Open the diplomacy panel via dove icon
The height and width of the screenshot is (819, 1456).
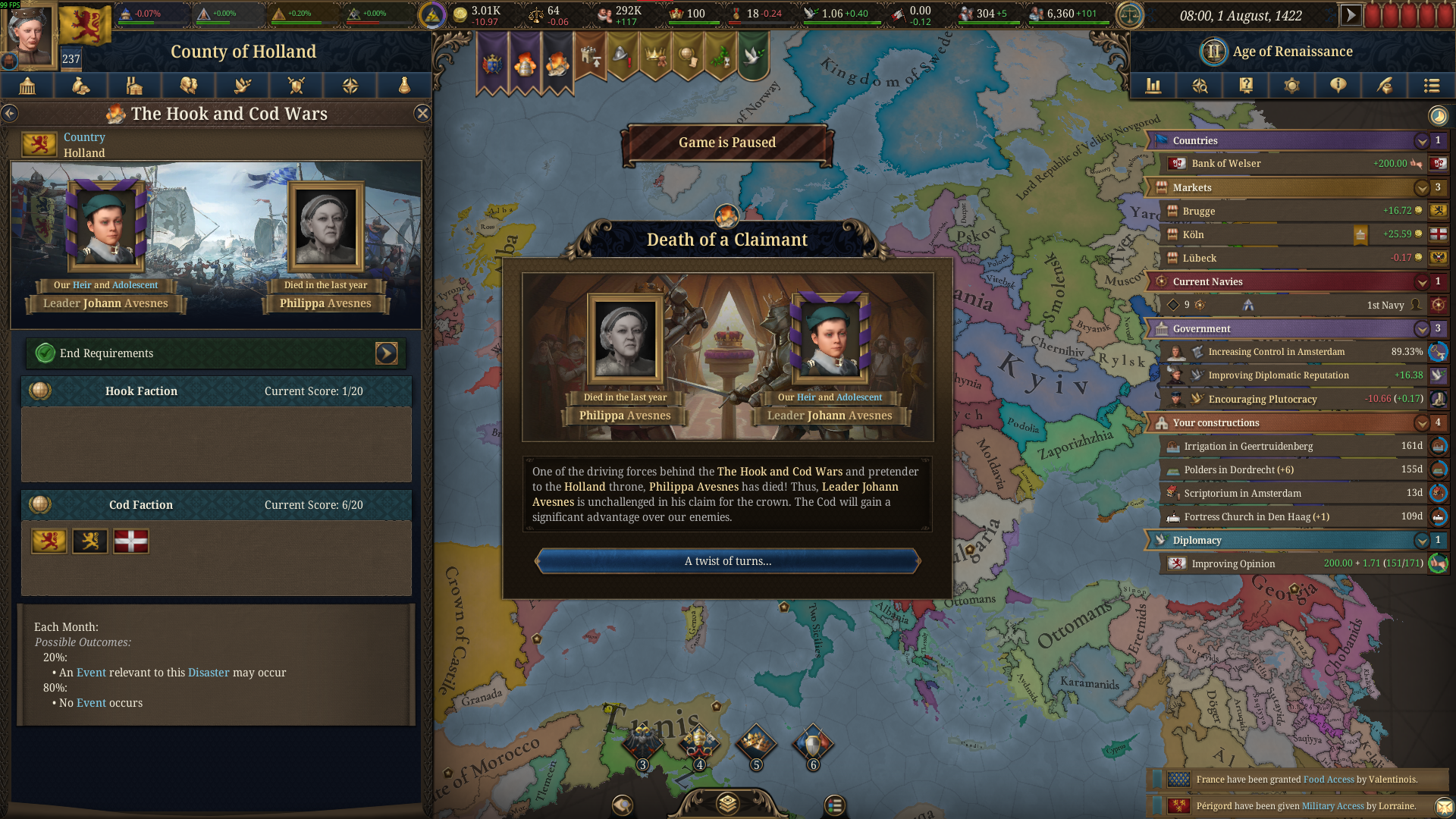[242, 86]
